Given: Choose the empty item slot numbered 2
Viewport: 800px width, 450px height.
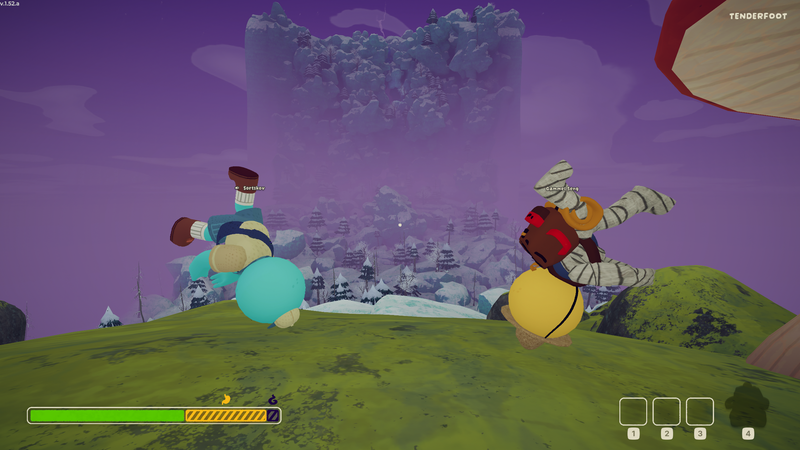Looking at the screenshot, I should pyautogui.click(x=666, y=411).
